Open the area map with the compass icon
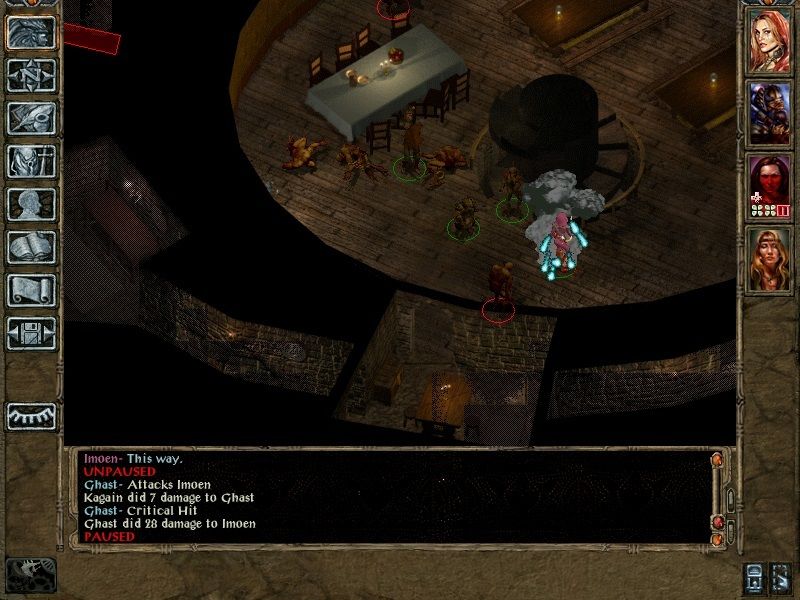The width and height of the screenshot is (800, 600). point(31,74)
